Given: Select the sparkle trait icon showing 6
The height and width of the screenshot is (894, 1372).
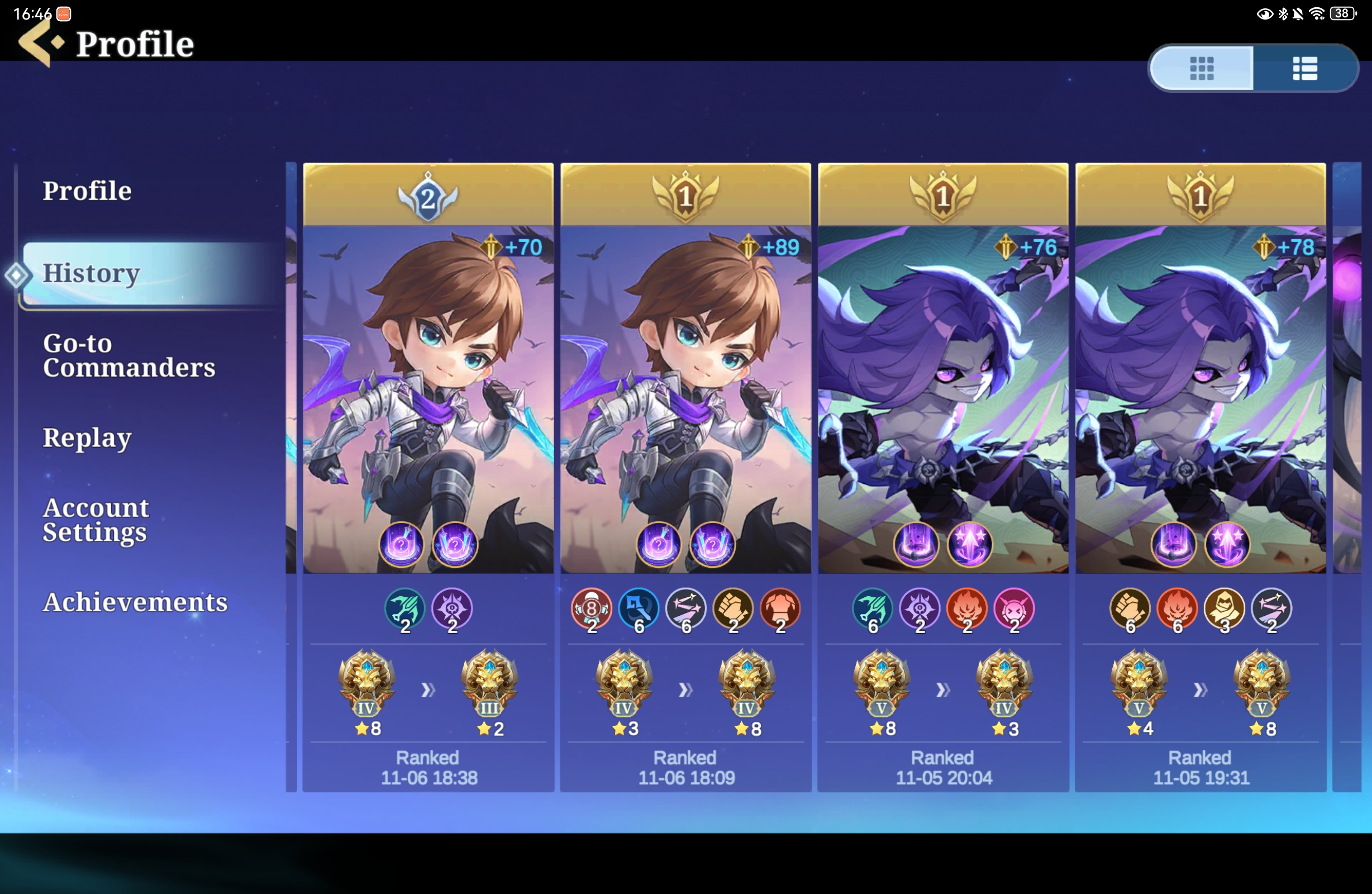Looking at the screenshot, I should tap(686, 609).
